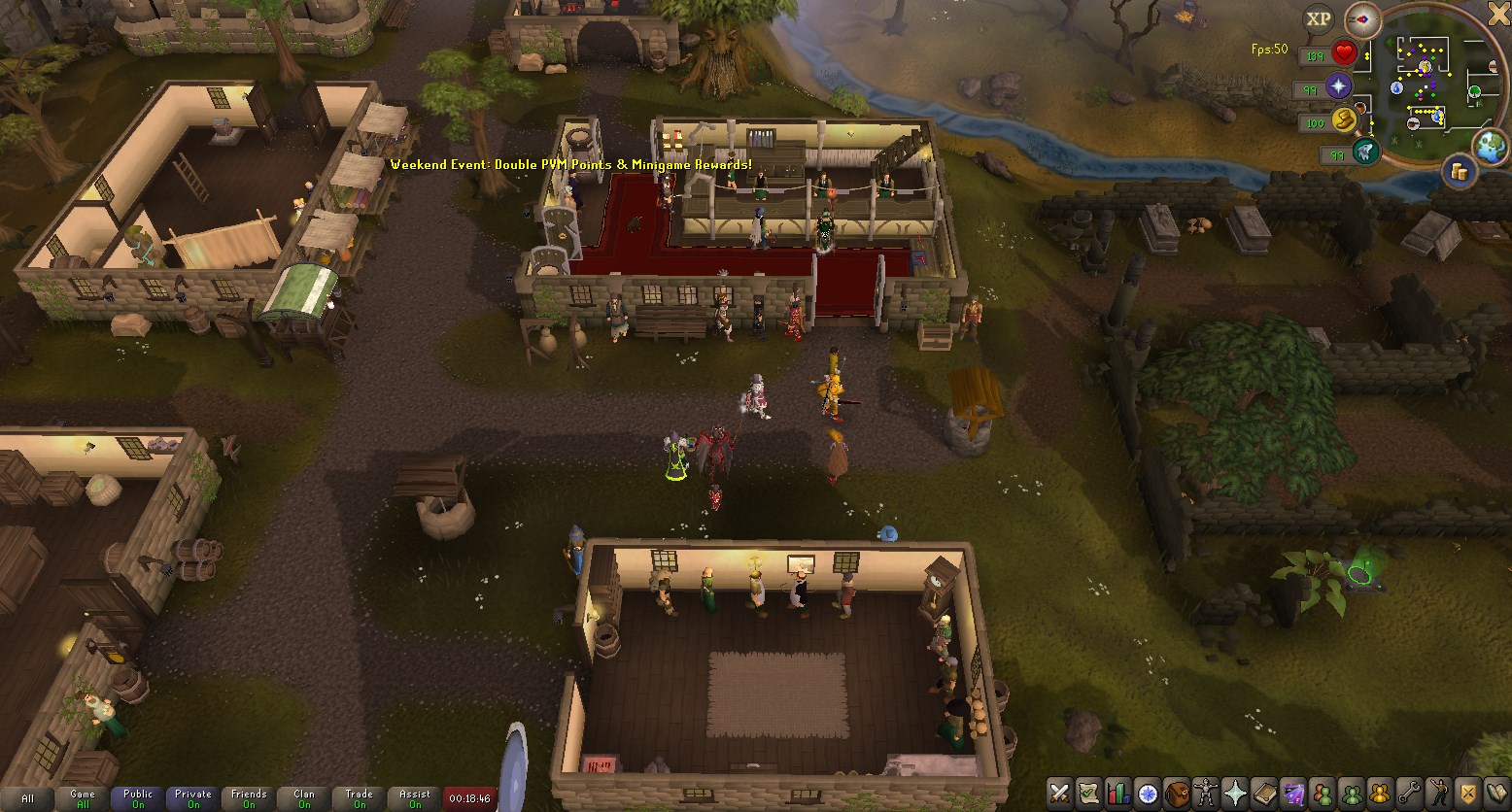Screen dimensions: 1512x812
Task: Click the bank dollar marker on minimap
Action: pos(1425,66)
